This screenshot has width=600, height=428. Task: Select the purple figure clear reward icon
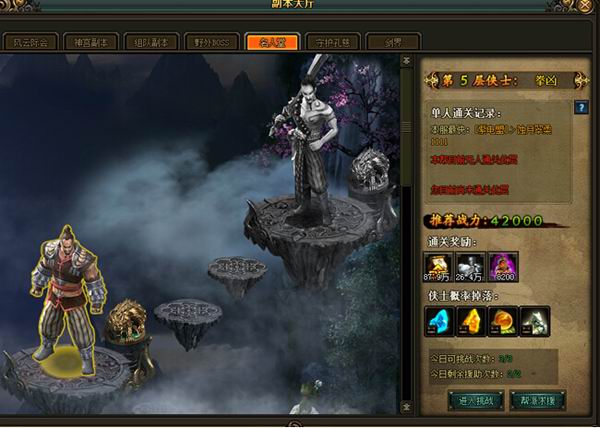(x=504, y=266)
